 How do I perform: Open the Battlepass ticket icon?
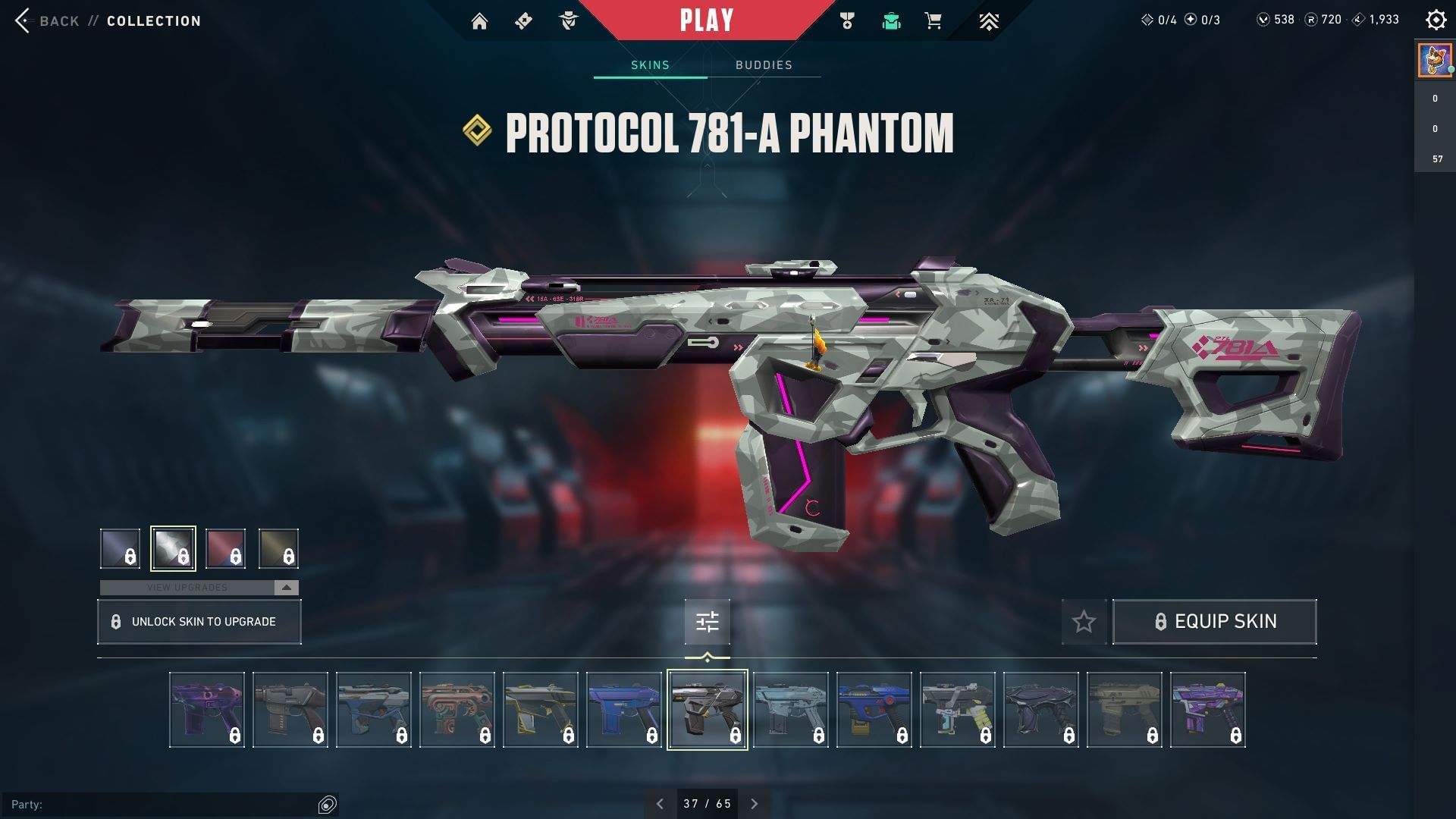click(524, 20)
